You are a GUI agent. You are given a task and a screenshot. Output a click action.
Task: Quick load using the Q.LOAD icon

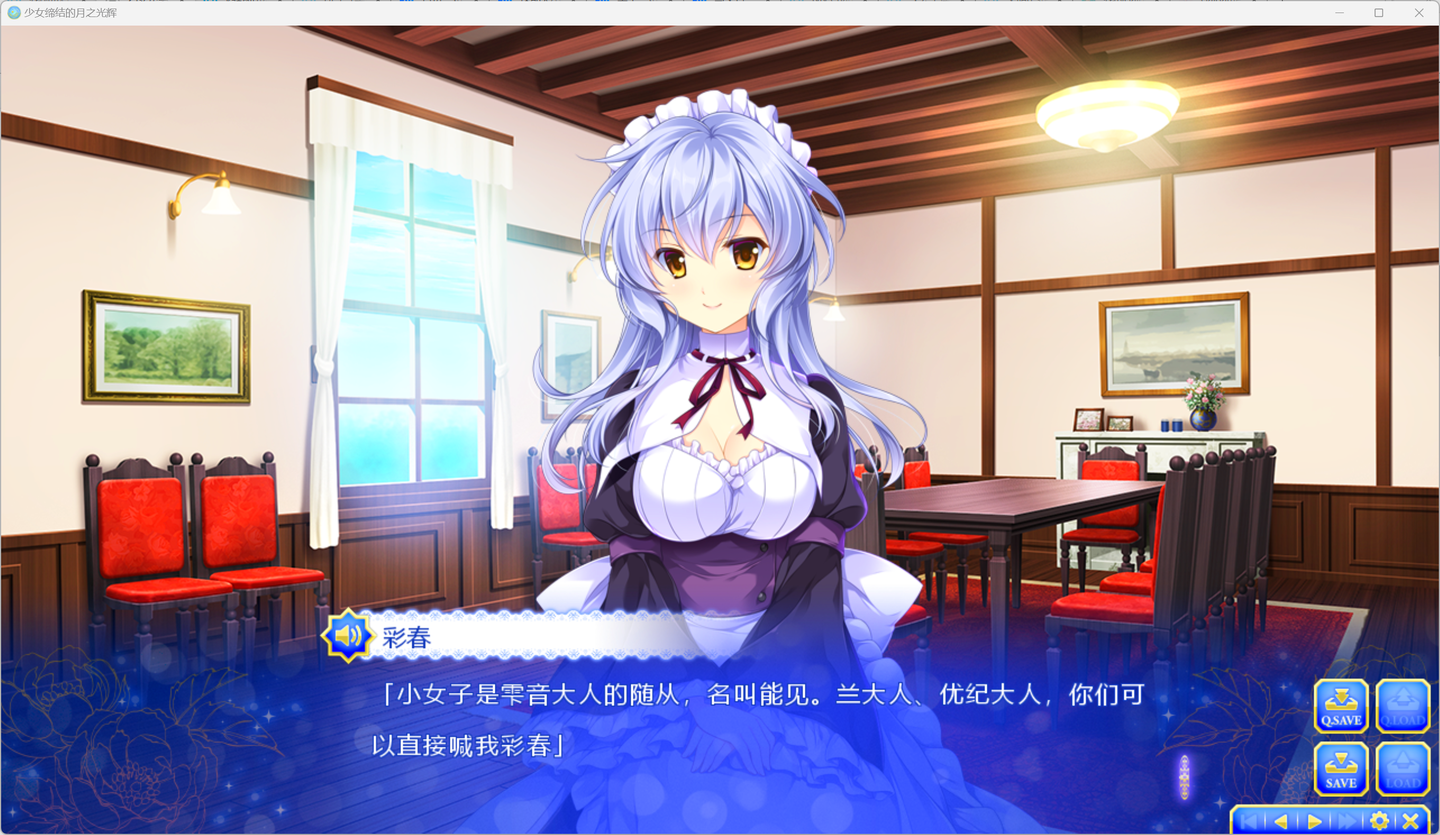[x=1402, y=706]
